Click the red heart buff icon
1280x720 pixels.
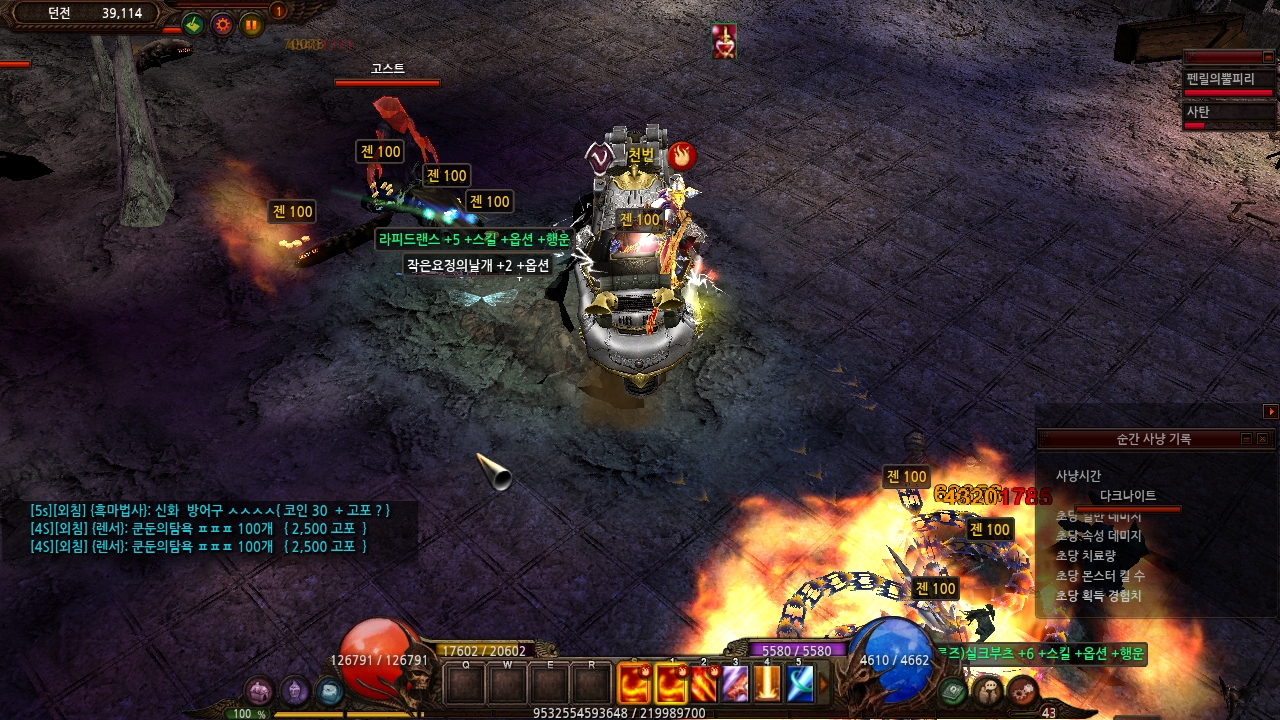click(724, 41)
